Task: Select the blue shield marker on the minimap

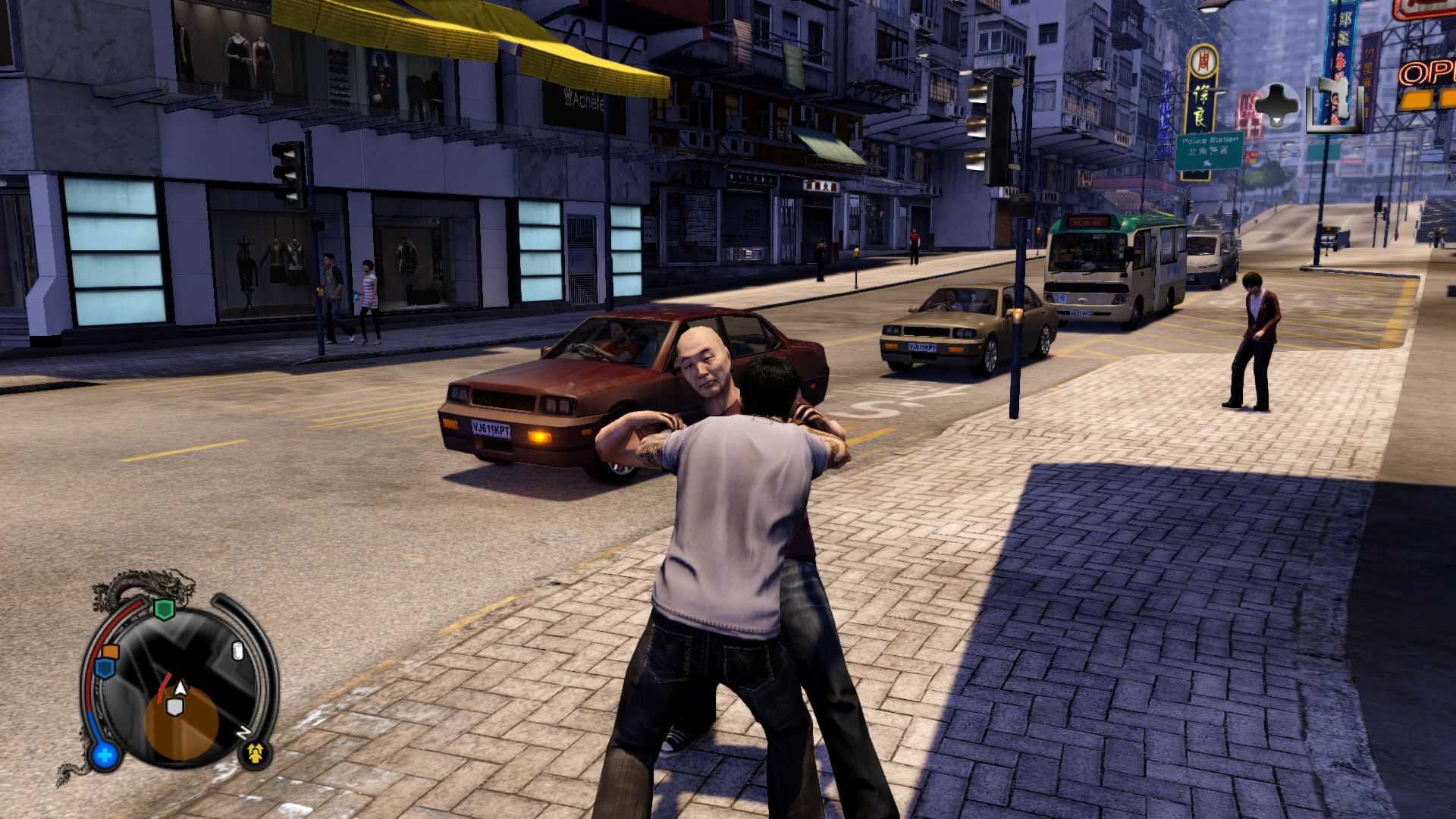Action: pyautogui.click(x=105, y=668)
